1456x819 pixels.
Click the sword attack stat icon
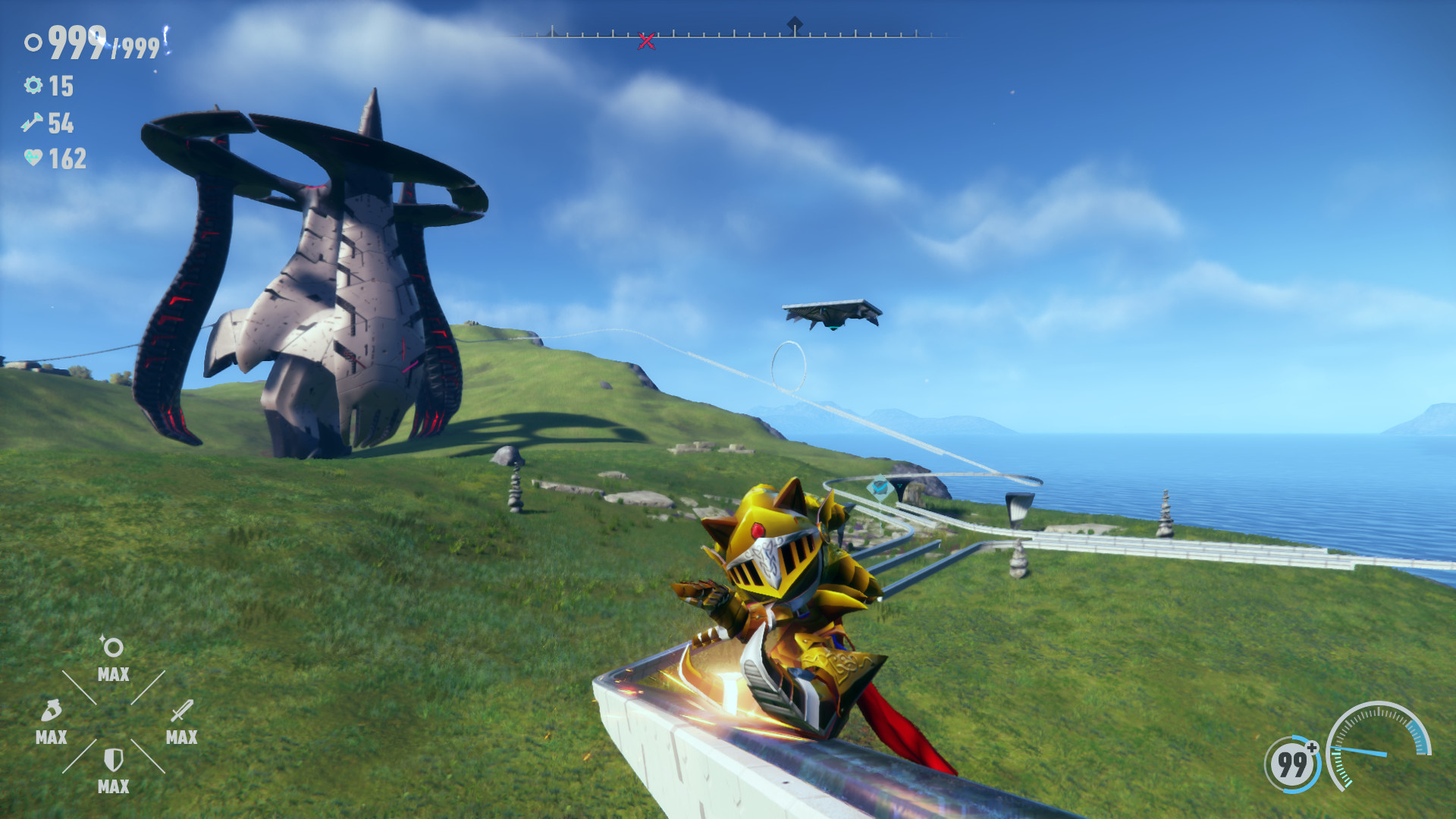(180, 711)
